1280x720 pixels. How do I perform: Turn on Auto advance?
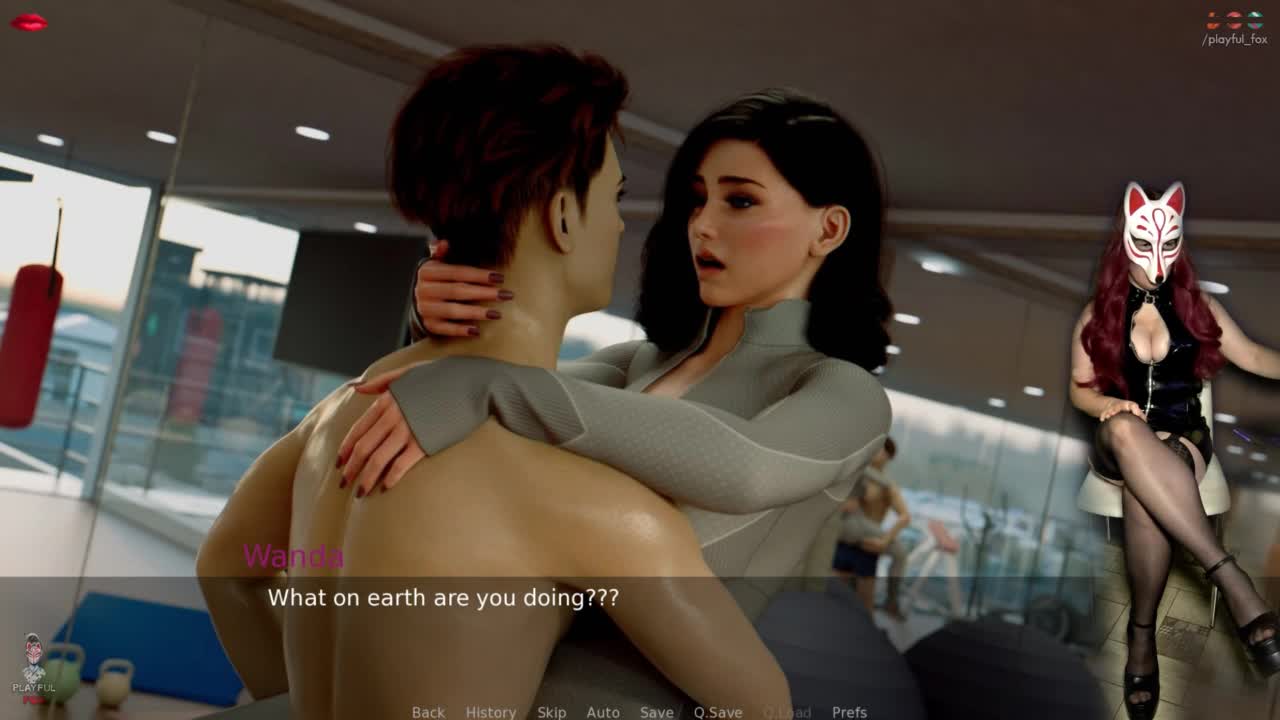click(x=603, y=712)
